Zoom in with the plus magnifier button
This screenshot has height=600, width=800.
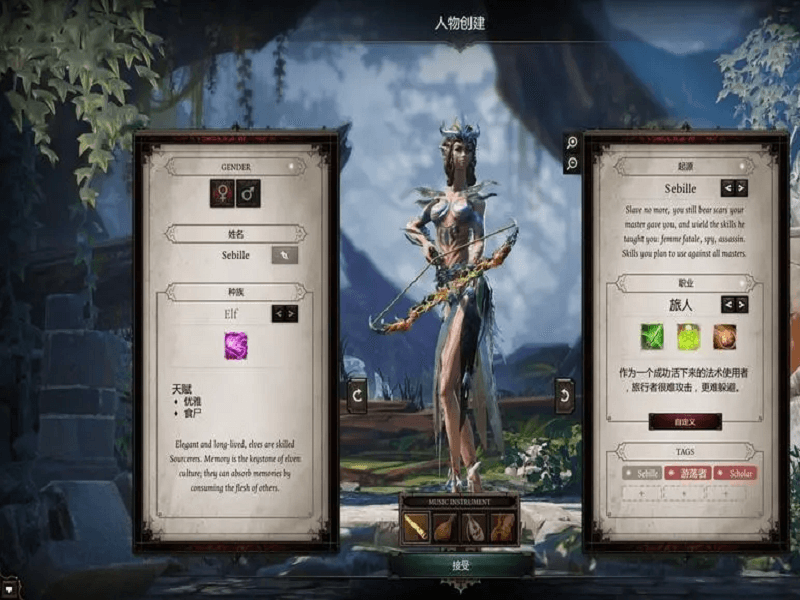572,143
